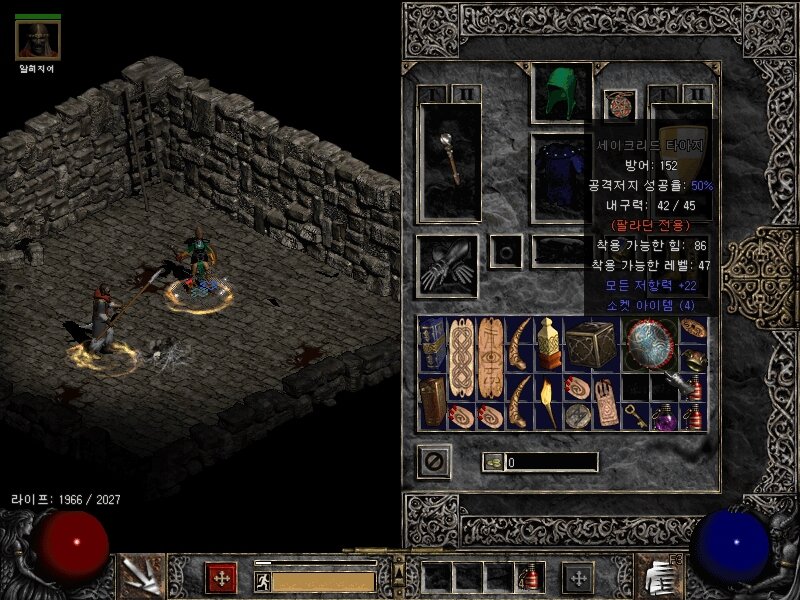
Task: Click the red stat points button
Action: click(220, 577)
